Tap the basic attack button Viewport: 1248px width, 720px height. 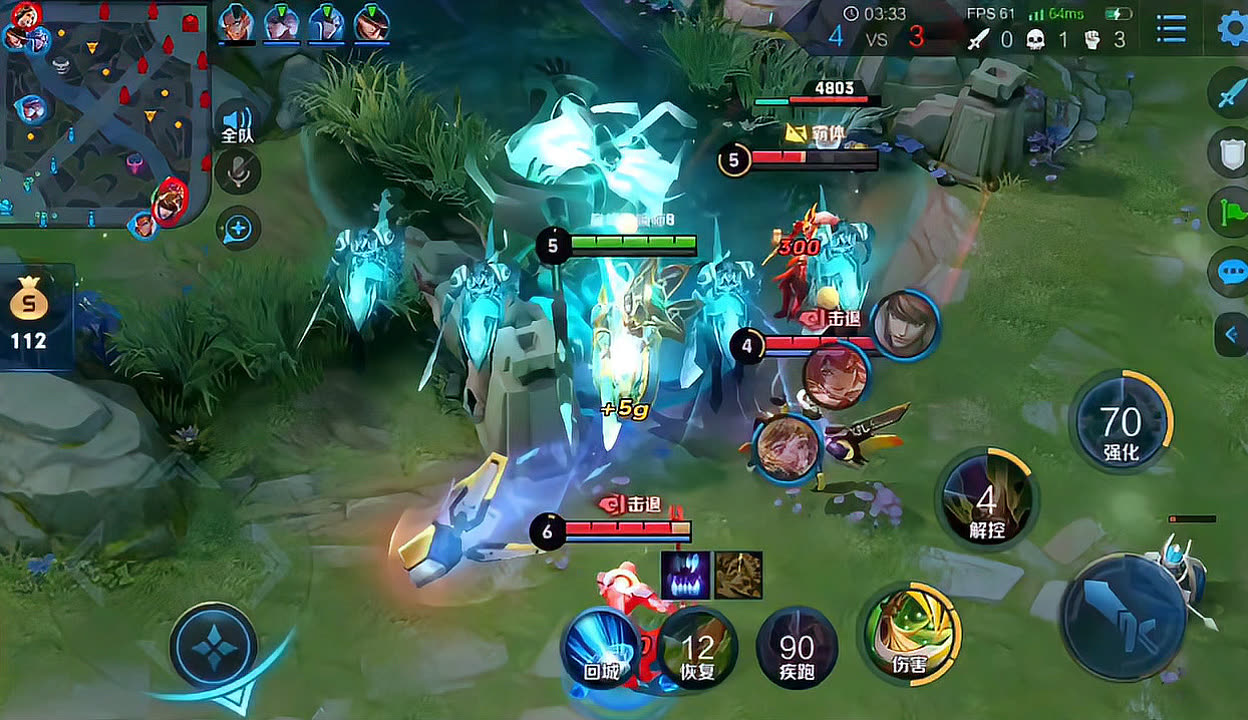coord(1124,617)
